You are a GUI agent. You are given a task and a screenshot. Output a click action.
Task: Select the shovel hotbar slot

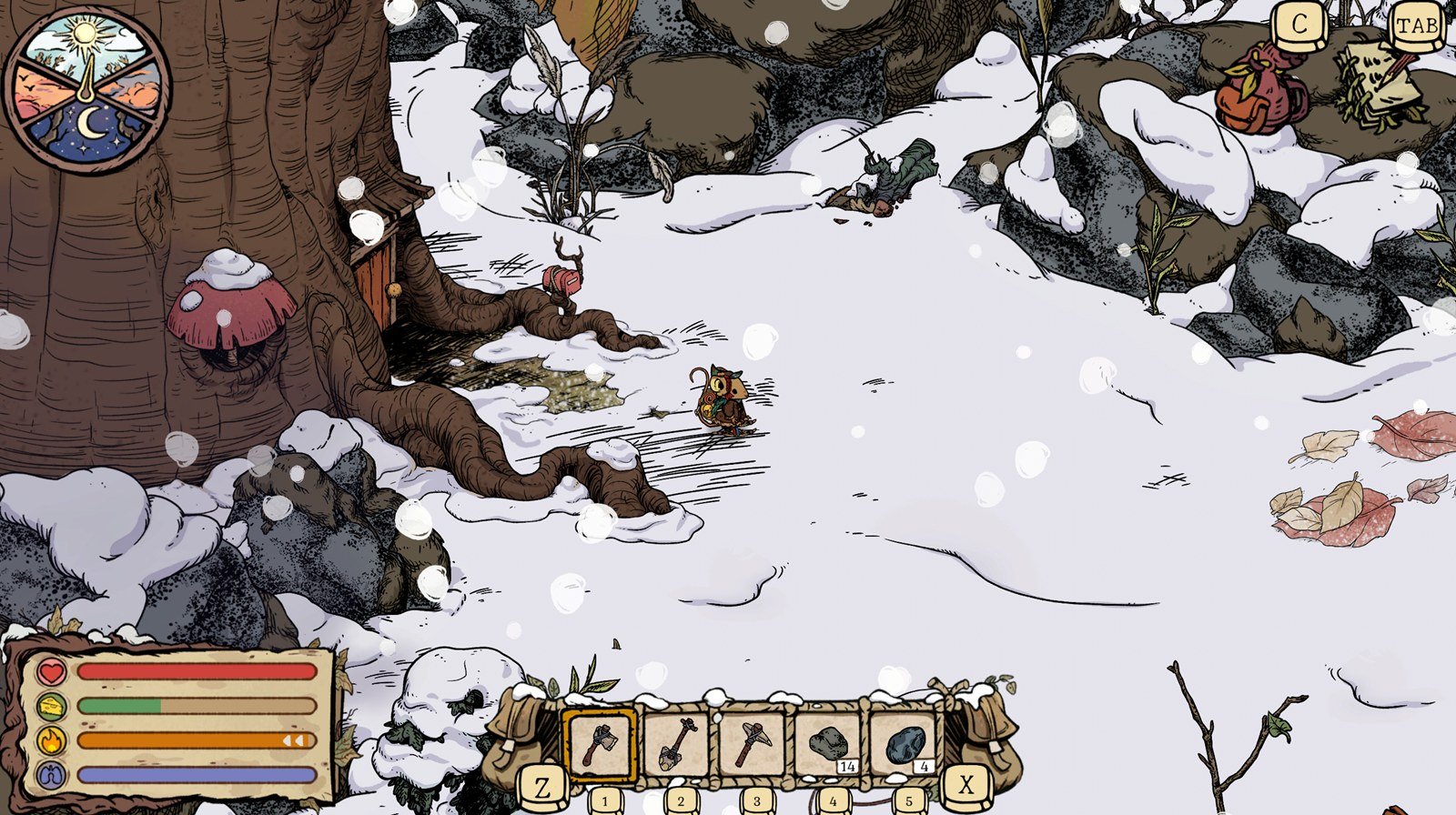[x=676, y=743]
